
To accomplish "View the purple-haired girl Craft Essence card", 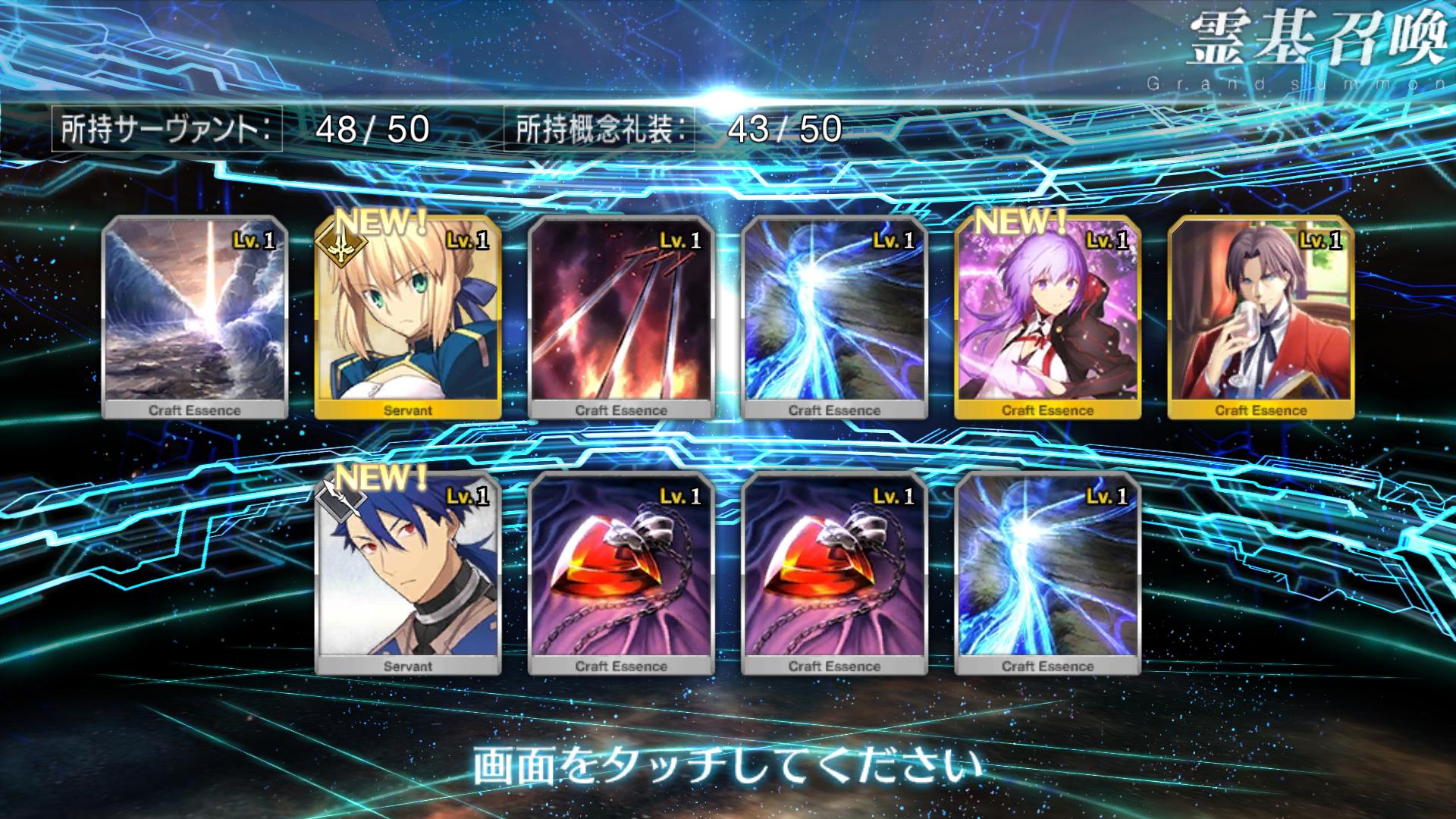I will pos(1047,317).
